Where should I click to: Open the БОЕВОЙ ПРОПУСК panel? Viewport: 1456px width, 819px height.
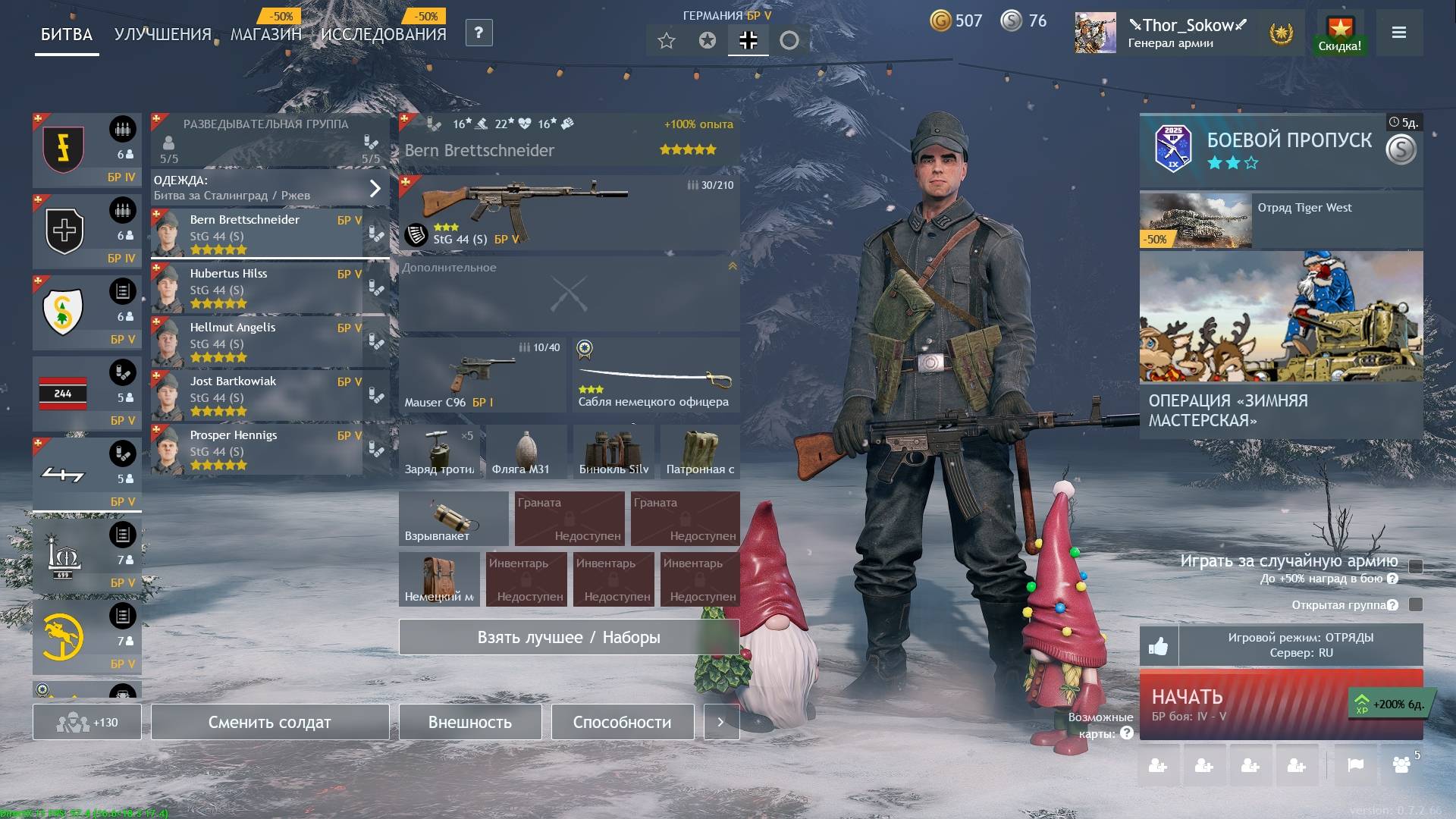1281,149
